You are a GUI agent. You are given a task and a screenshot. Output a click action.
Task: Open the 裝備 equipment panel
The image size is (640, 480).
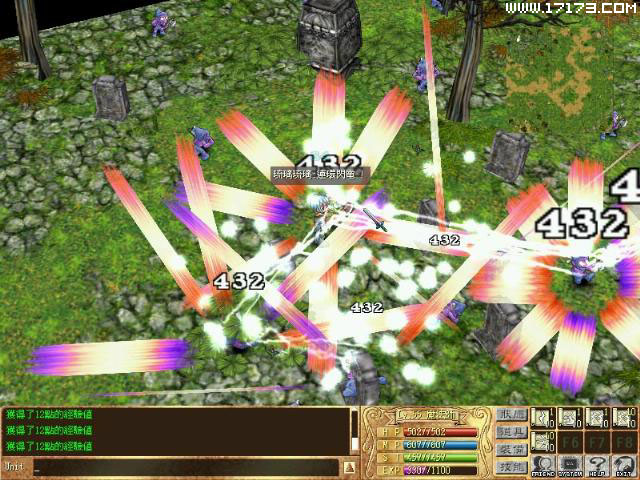(x=509, y=449)
